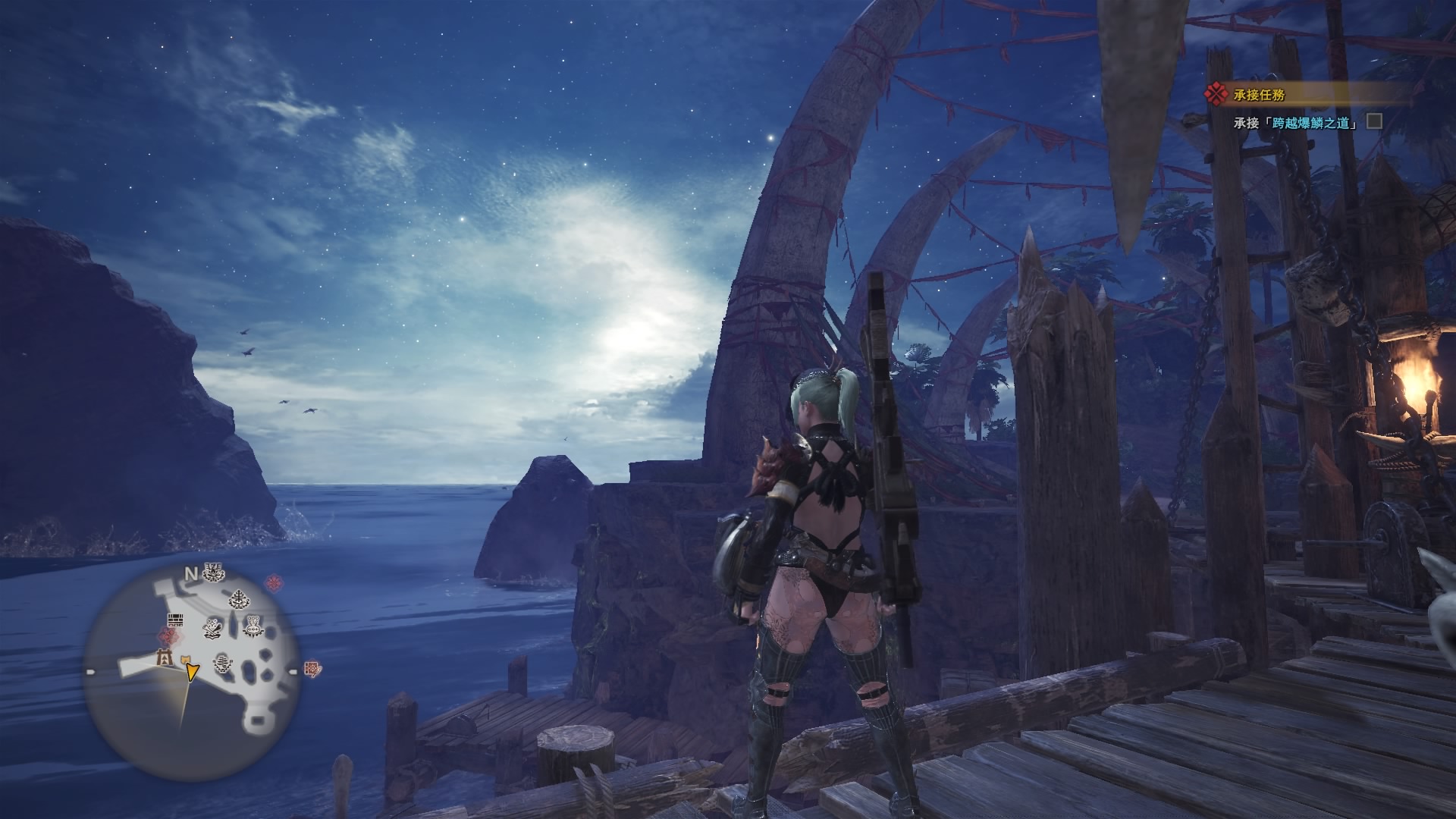Tick the quest objective checkbox
The height and width of the screenshot is (819, 1456).
(x=1373, y=121)
